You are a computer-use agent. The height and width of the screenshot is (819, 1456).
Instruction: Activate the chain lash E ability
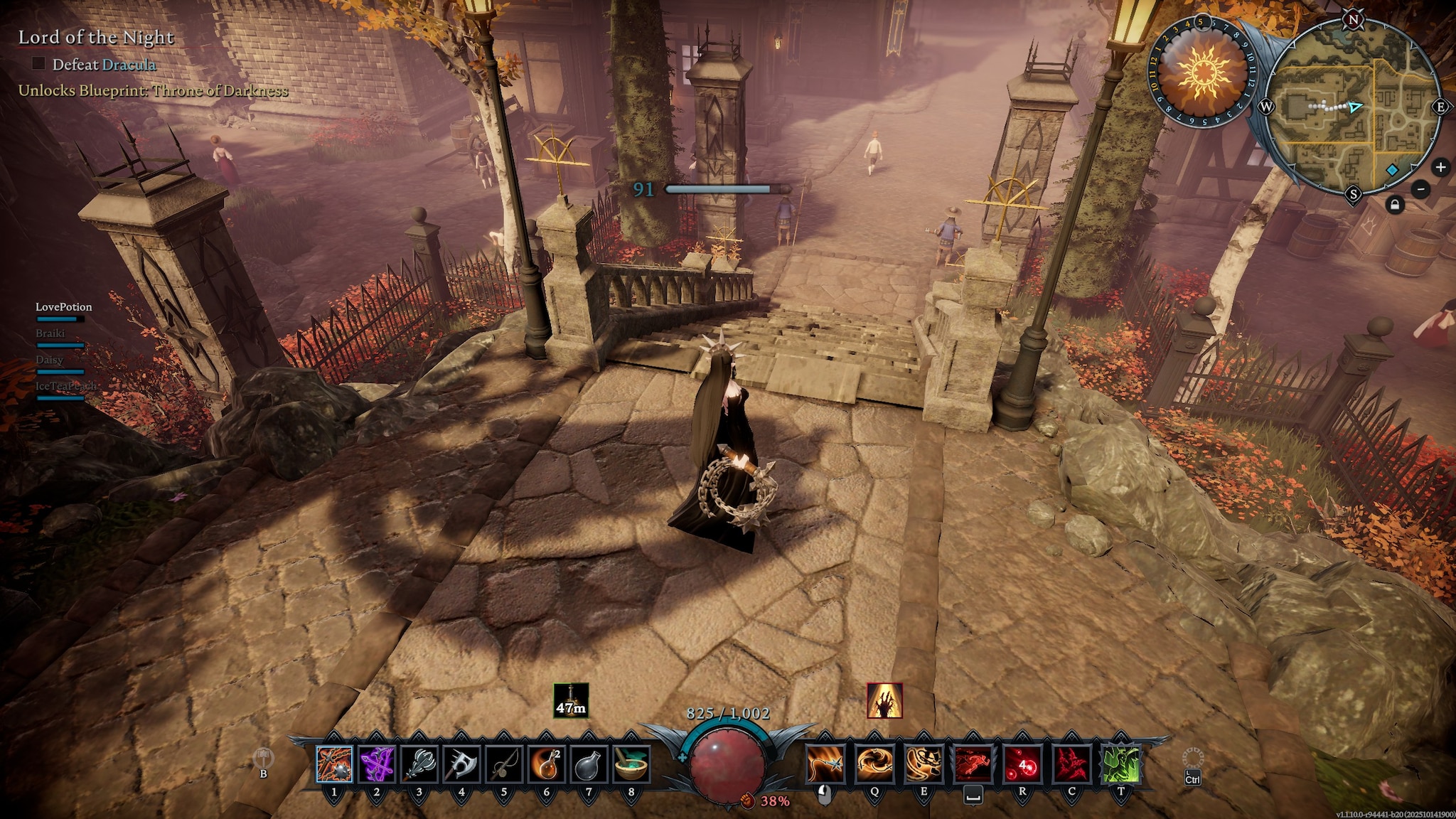point(924,764)
